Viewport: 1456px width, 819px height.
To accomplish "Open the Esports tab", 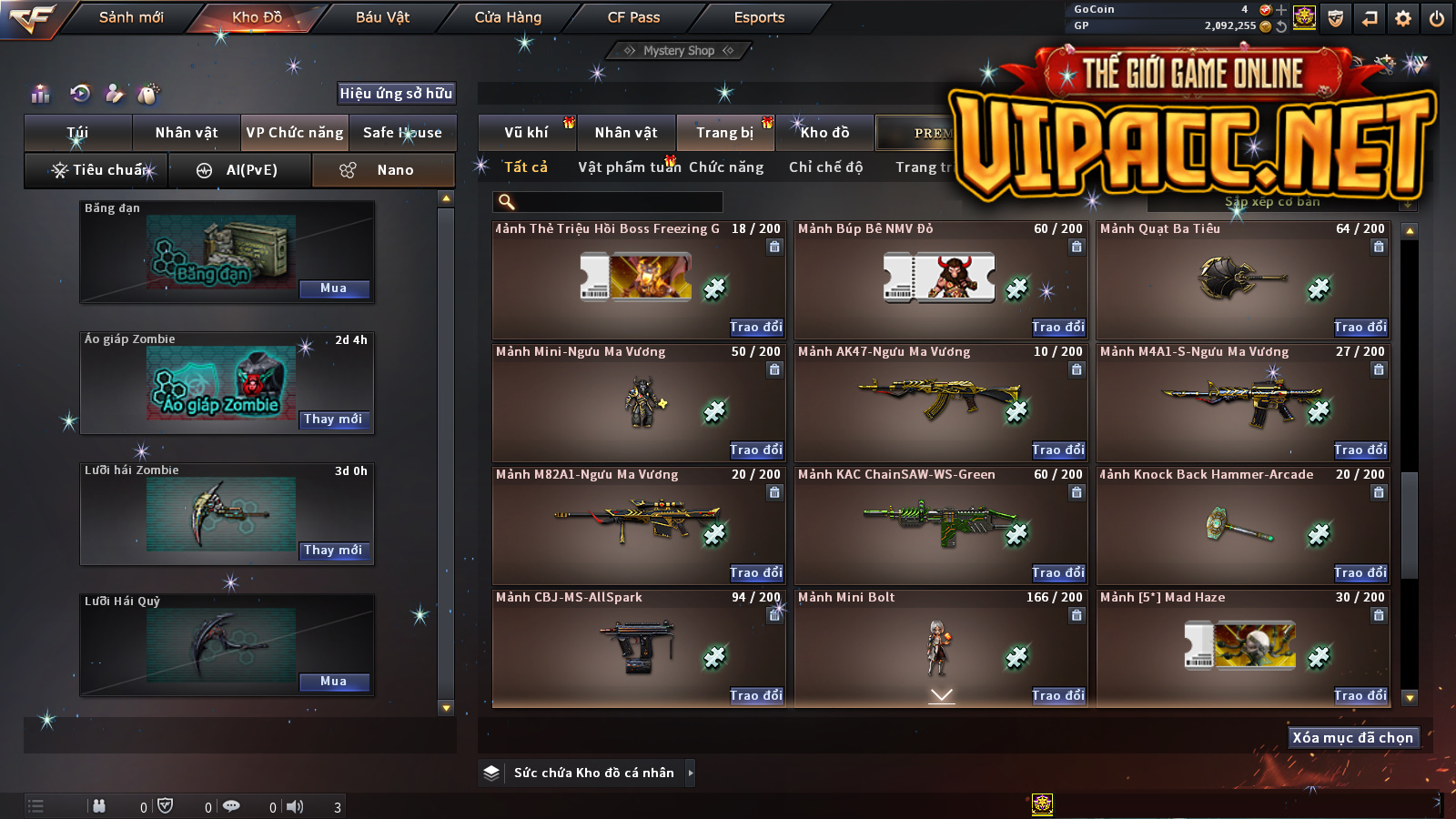I will coord(759,17).
